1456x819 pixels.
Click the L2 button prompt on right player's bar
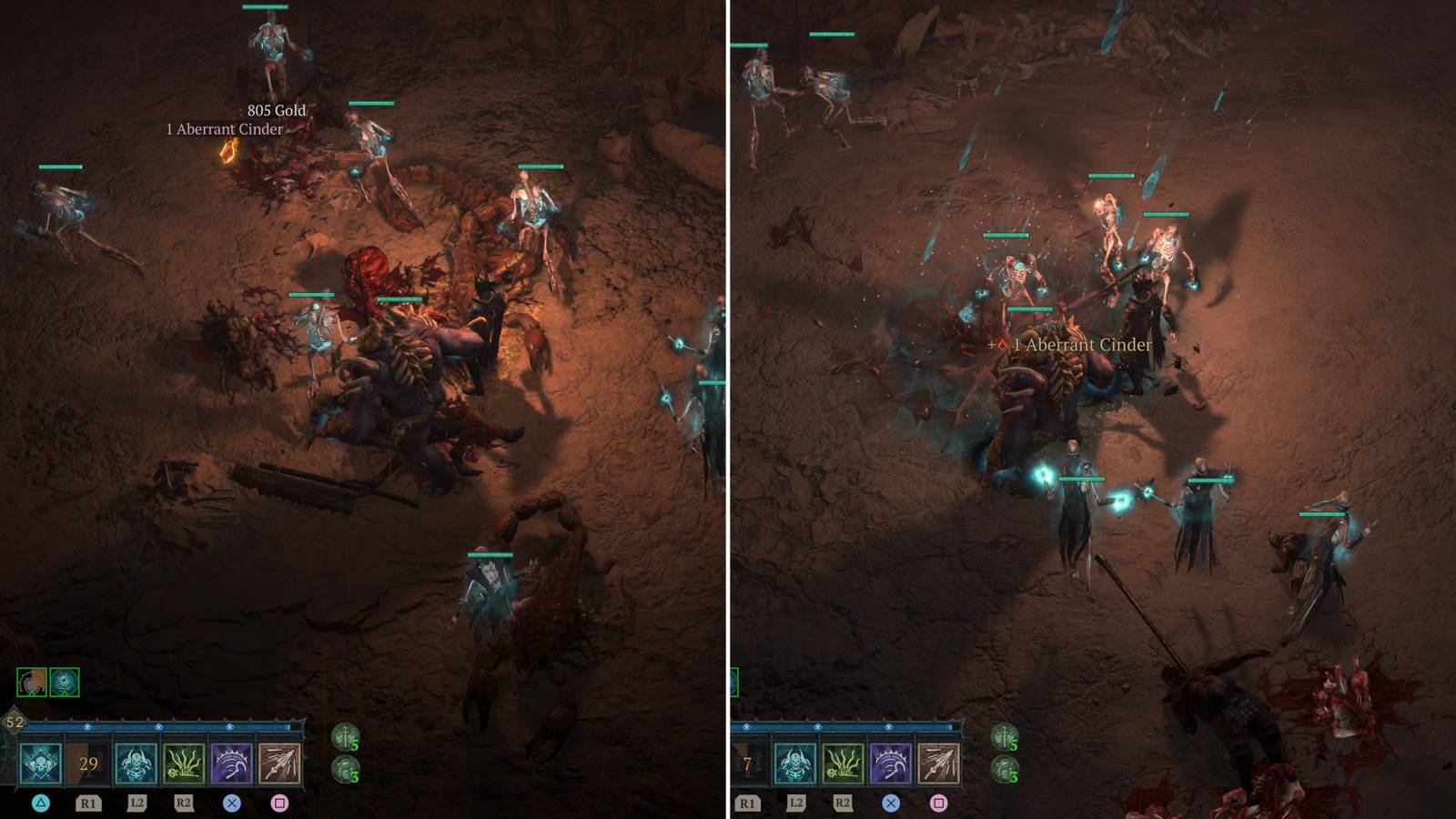click(x=797, y=803)
